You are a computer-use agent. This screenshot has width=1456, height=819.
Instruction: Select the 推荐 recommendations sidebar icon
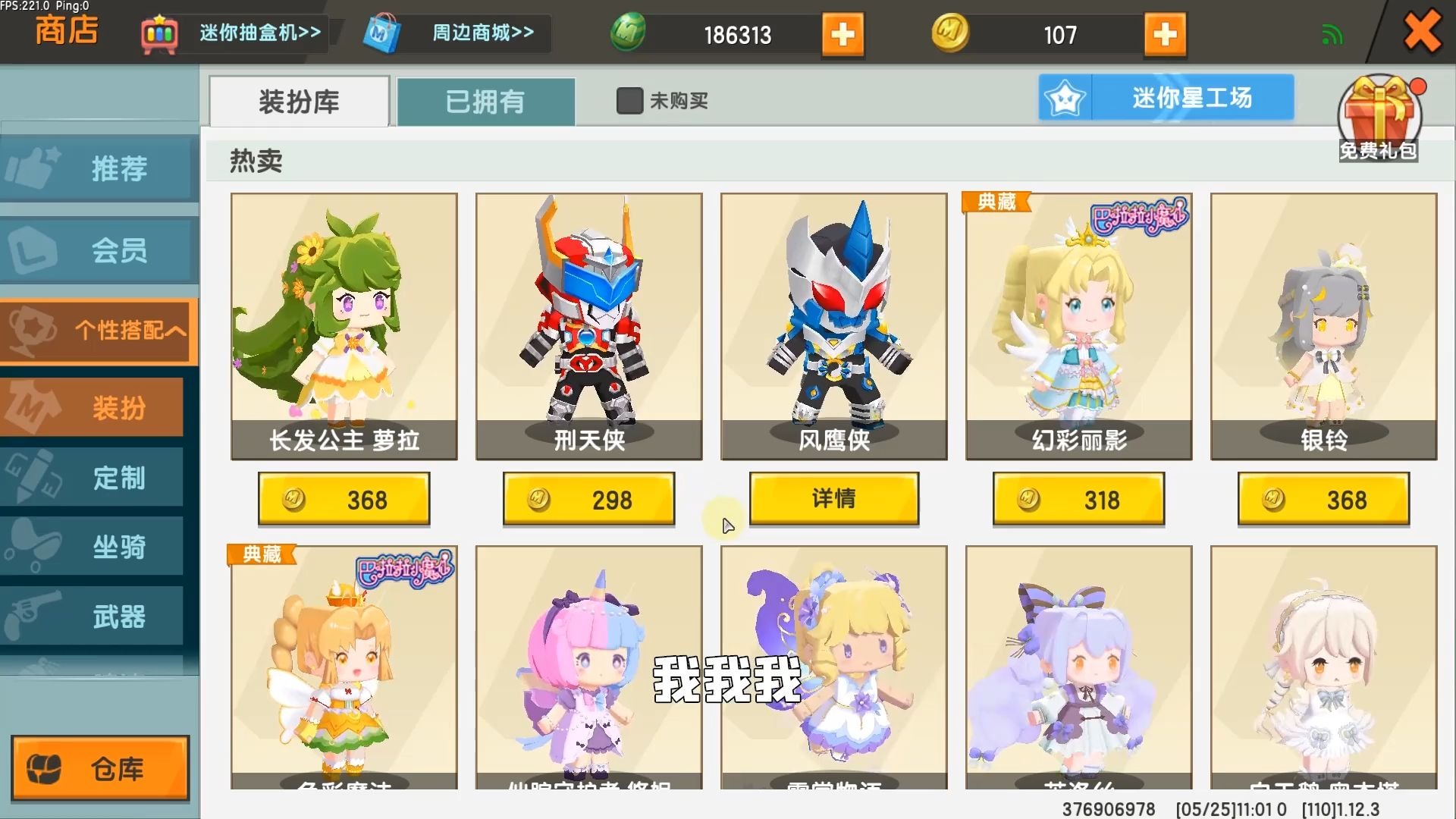coord(99,169)
